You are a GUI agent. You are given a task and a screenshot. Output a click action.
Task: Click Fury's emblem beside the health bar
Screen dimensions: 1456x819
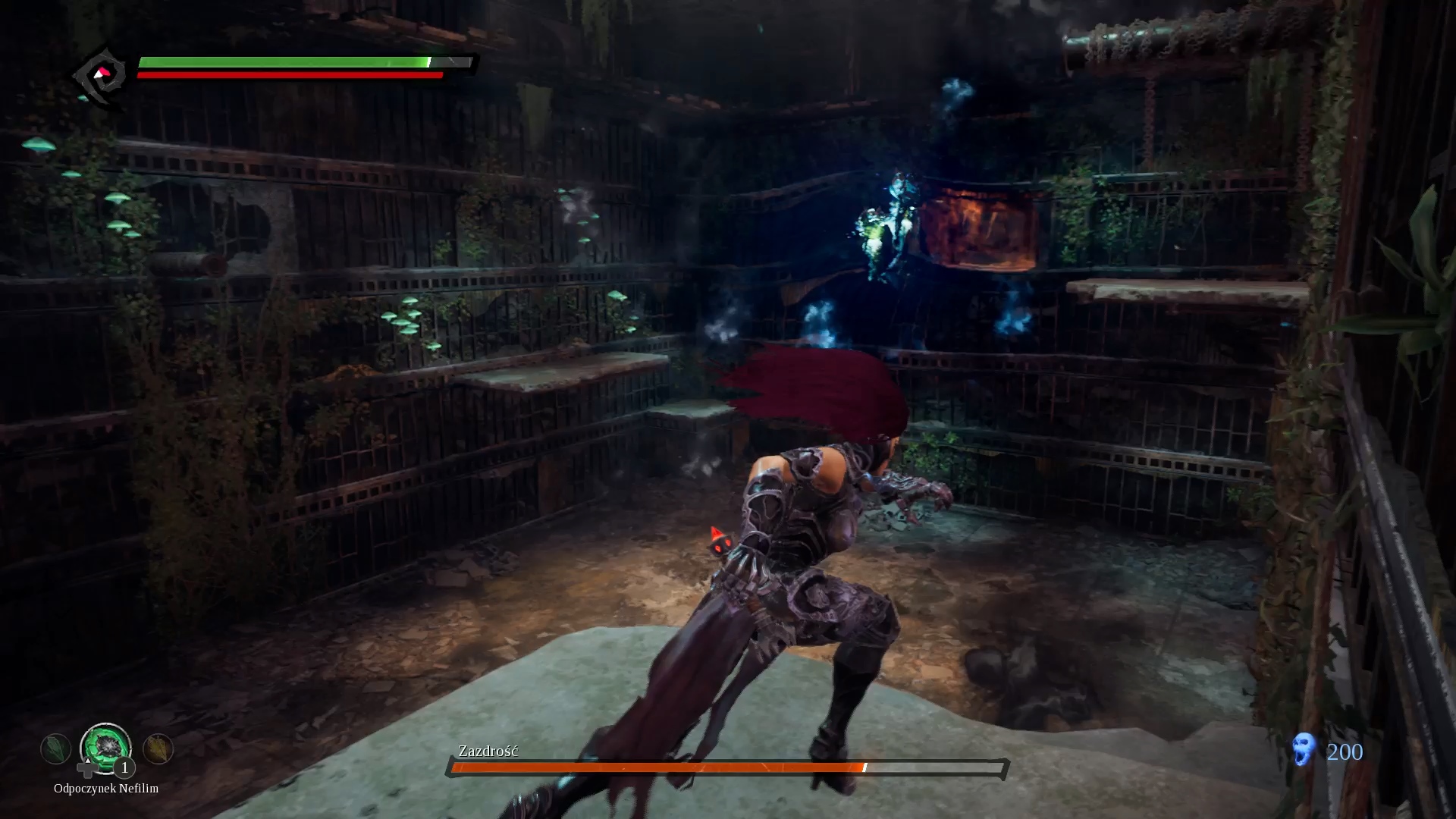click(100, 76)
